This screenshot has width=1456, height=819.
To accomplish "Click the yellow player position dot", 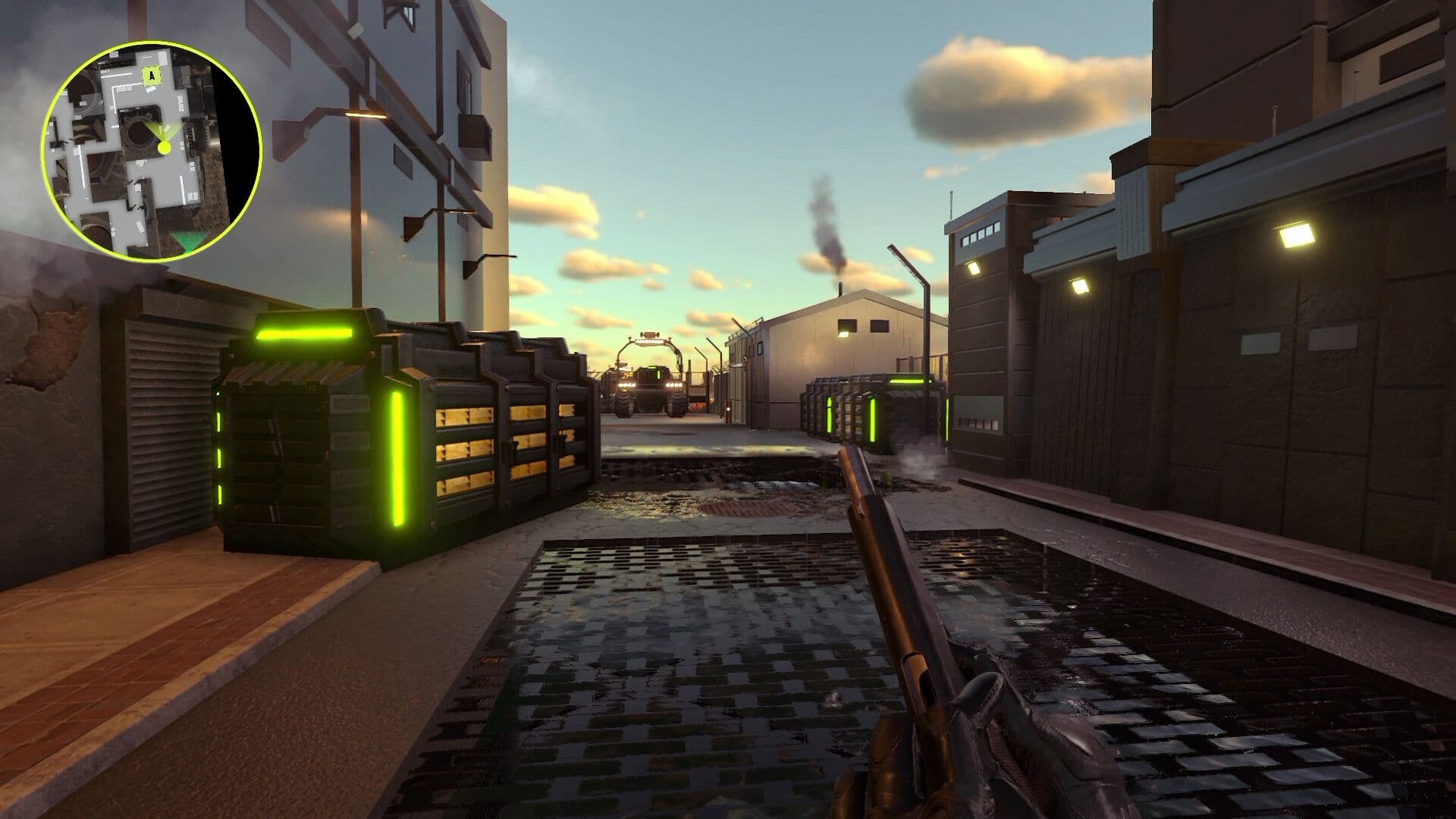I will click(x=165, y=147).
